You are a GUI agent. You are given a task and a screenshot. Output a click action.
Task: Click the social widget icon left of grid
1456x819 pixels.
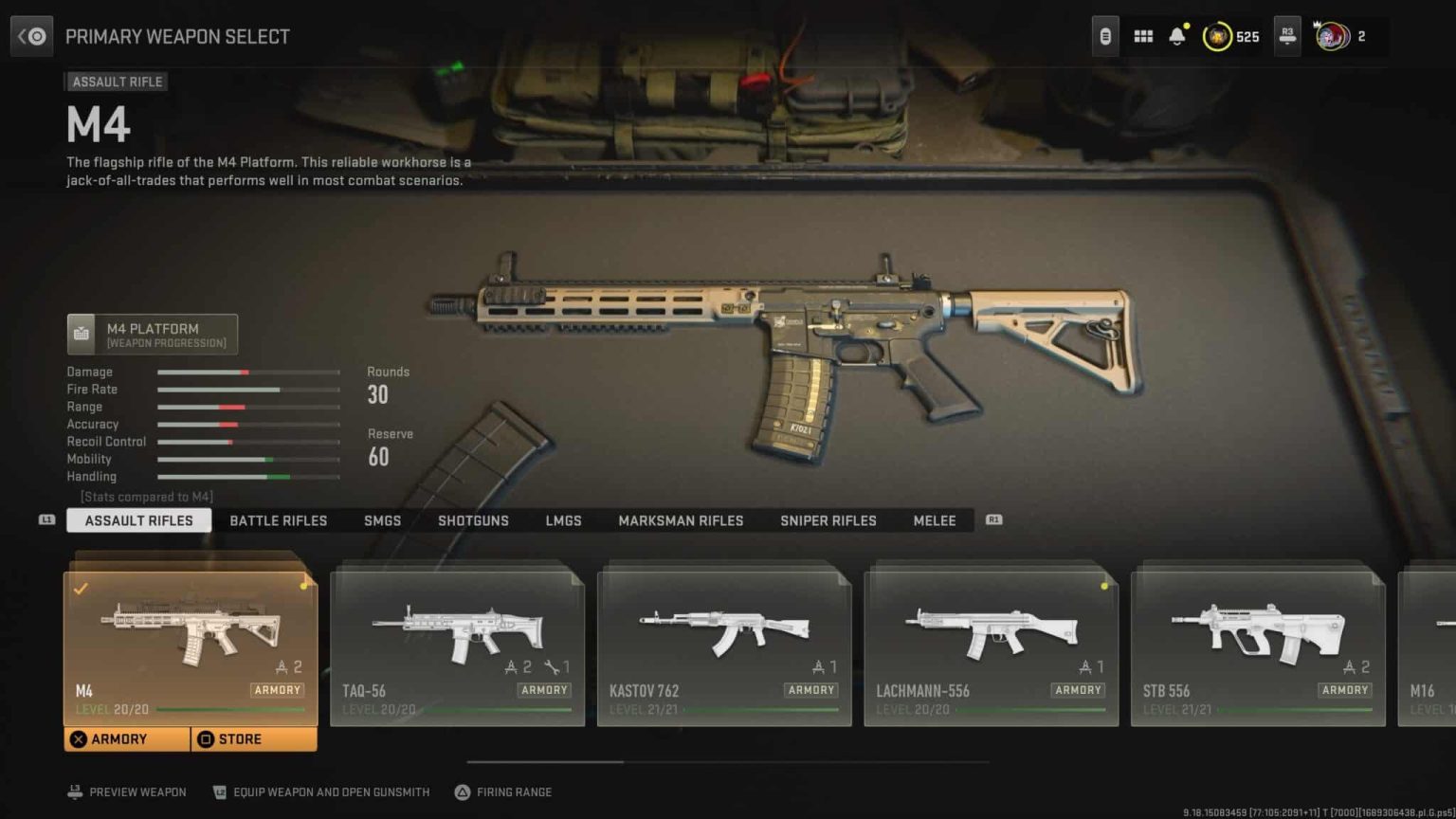[x=1104, y=35]
